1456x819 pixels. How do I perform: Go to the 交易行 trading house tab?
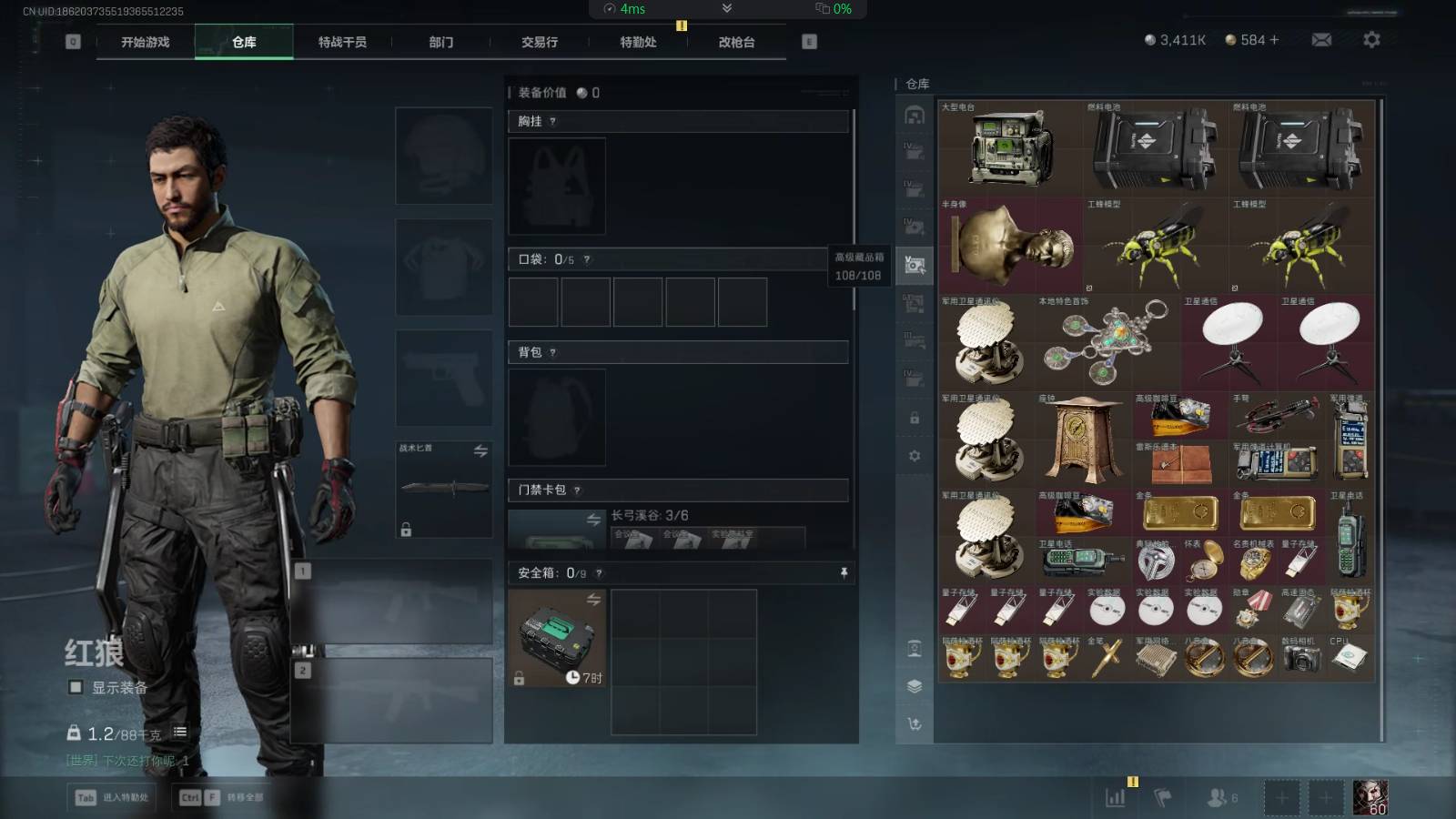[540, 42]
